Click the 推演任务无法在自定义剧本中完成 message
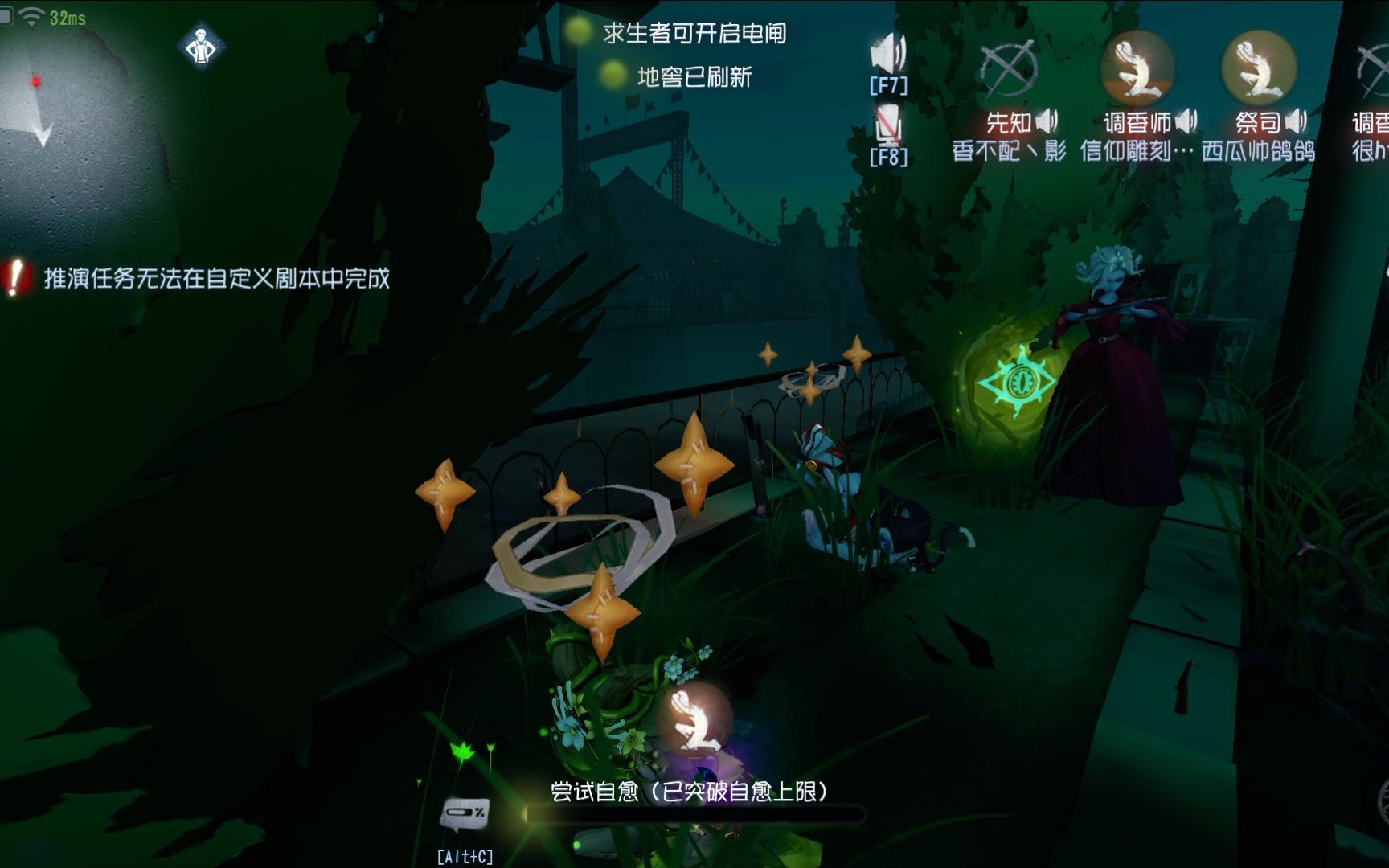The height and width of the screenshot is (868, 1389). point(213,280)
